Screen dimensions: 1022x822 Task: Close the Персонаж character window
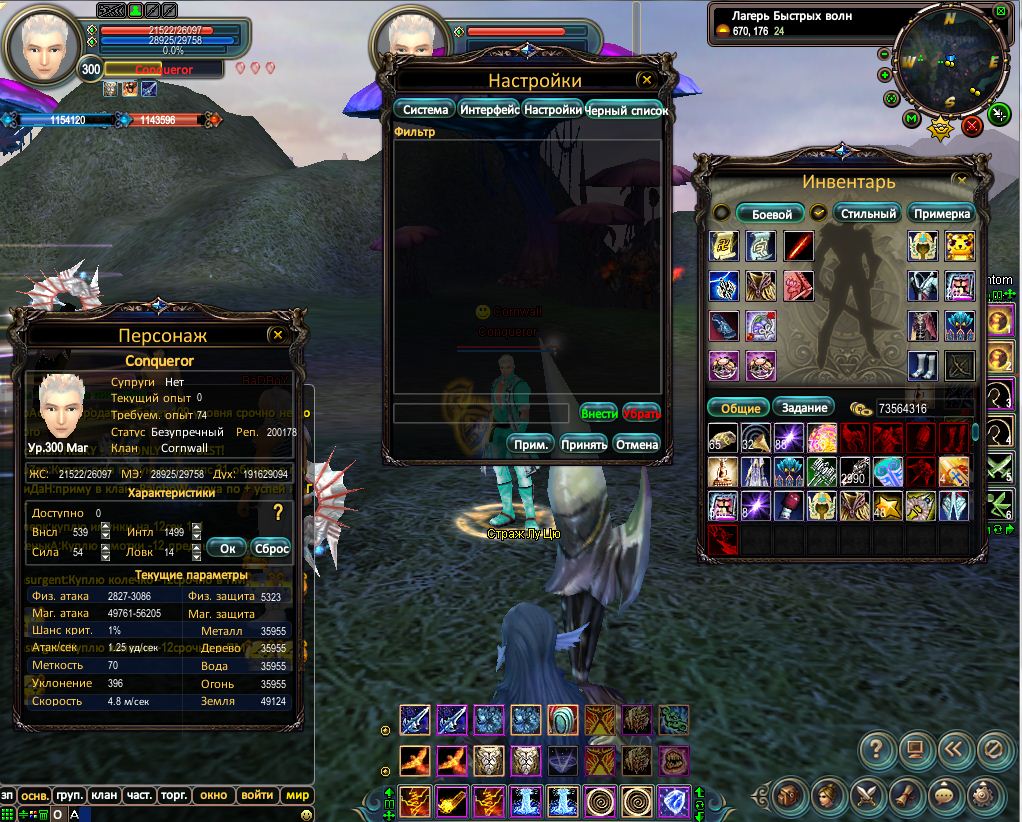[x=278, y=335]
